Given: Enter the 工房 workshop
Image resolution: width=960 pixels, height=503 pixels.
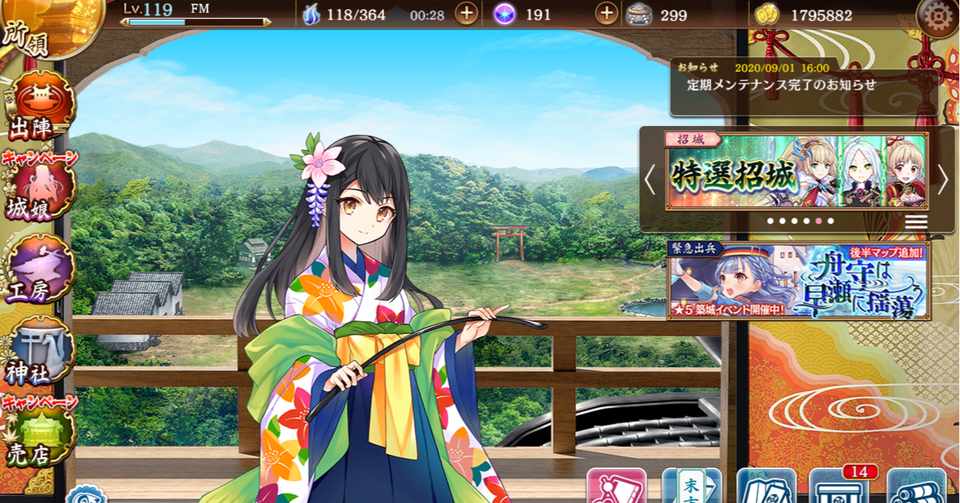Looking at the screenshot, I should click(42, 270).
